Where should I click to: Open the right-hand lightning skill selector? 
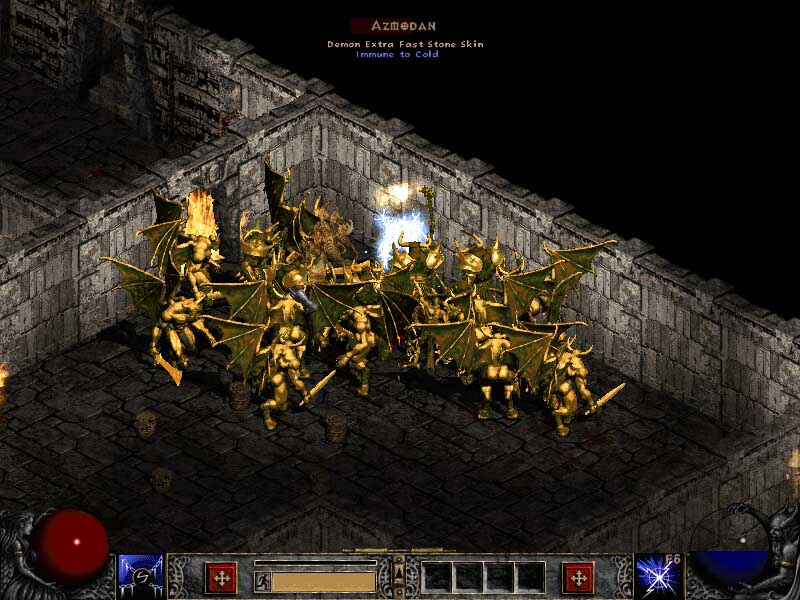pyautogui.click(x=656, y=577)
